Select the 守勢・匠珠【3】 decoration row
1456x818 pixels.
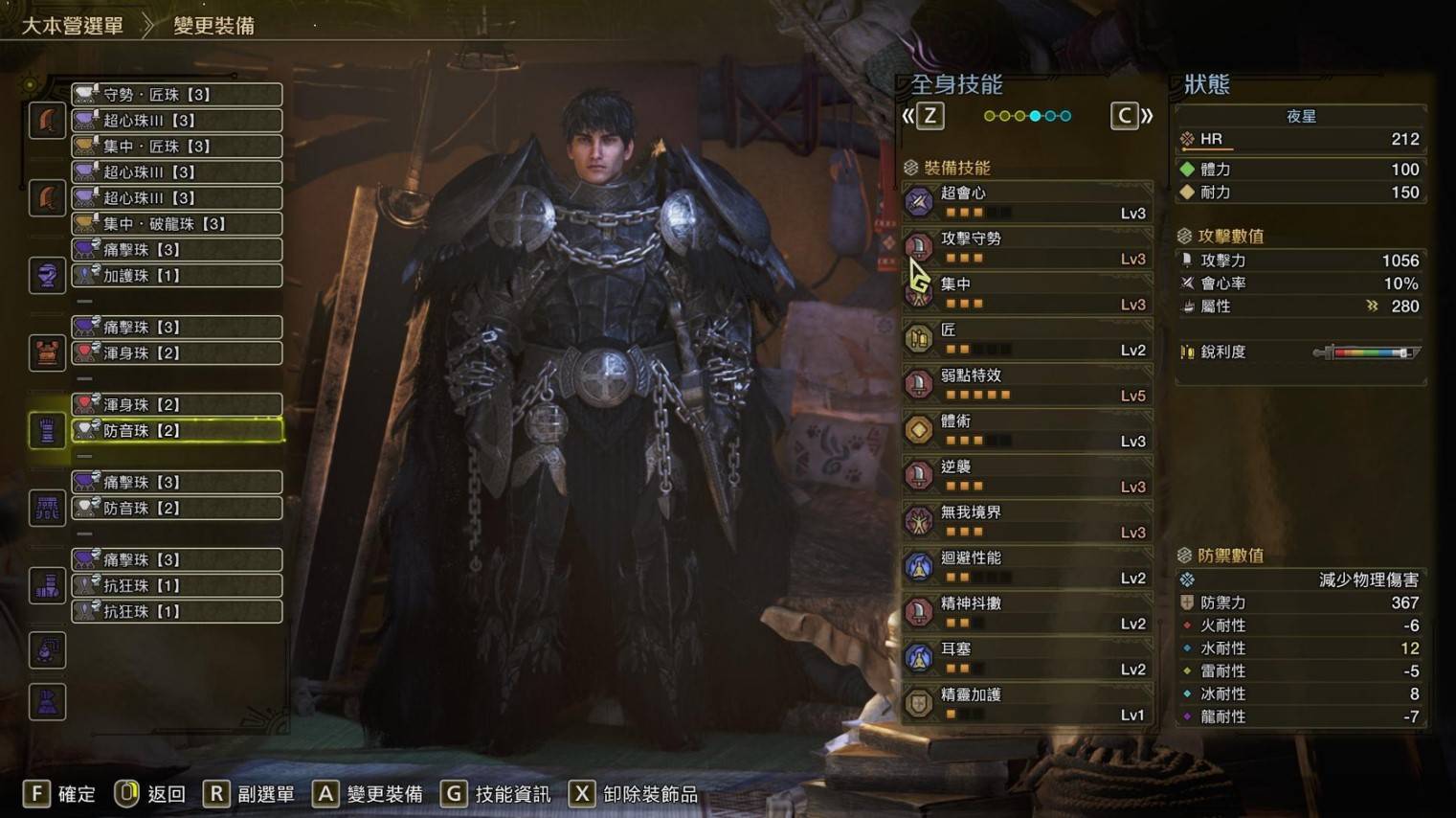coord(177,95)
